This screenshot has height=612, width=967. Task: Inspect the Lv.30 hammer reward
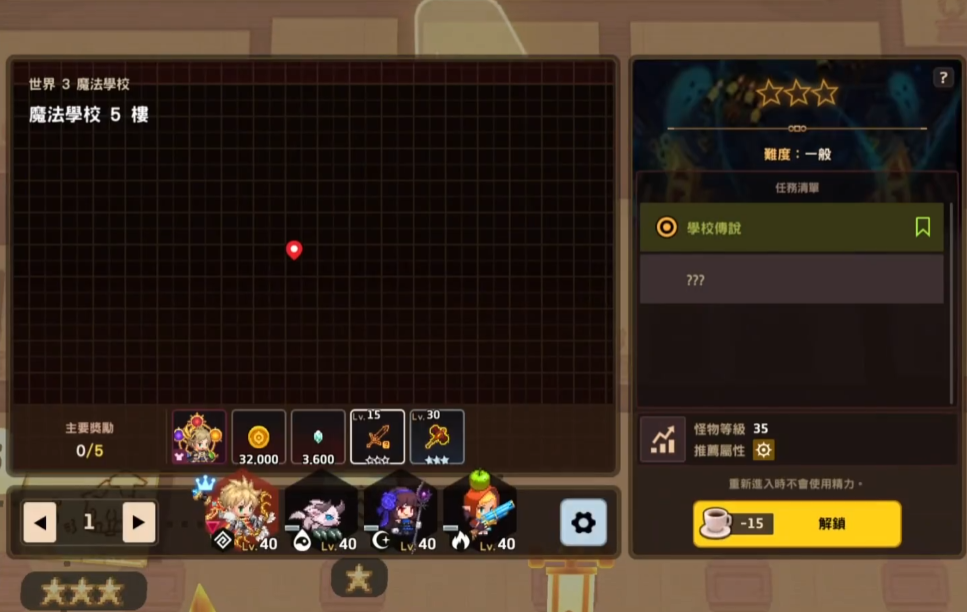[437, 437]
